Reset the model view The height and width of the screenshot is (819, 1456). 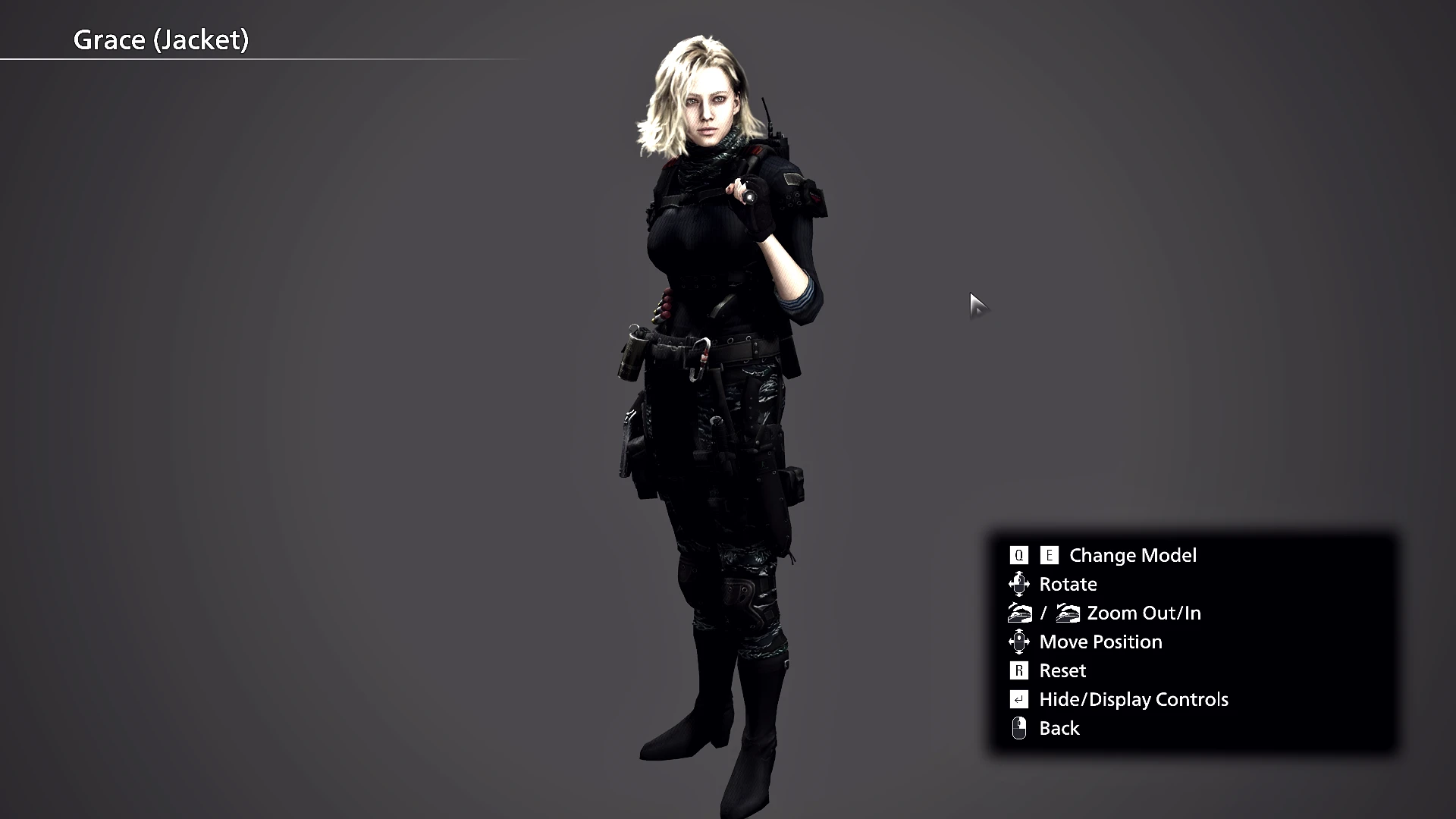click(x=1062, y=670)
